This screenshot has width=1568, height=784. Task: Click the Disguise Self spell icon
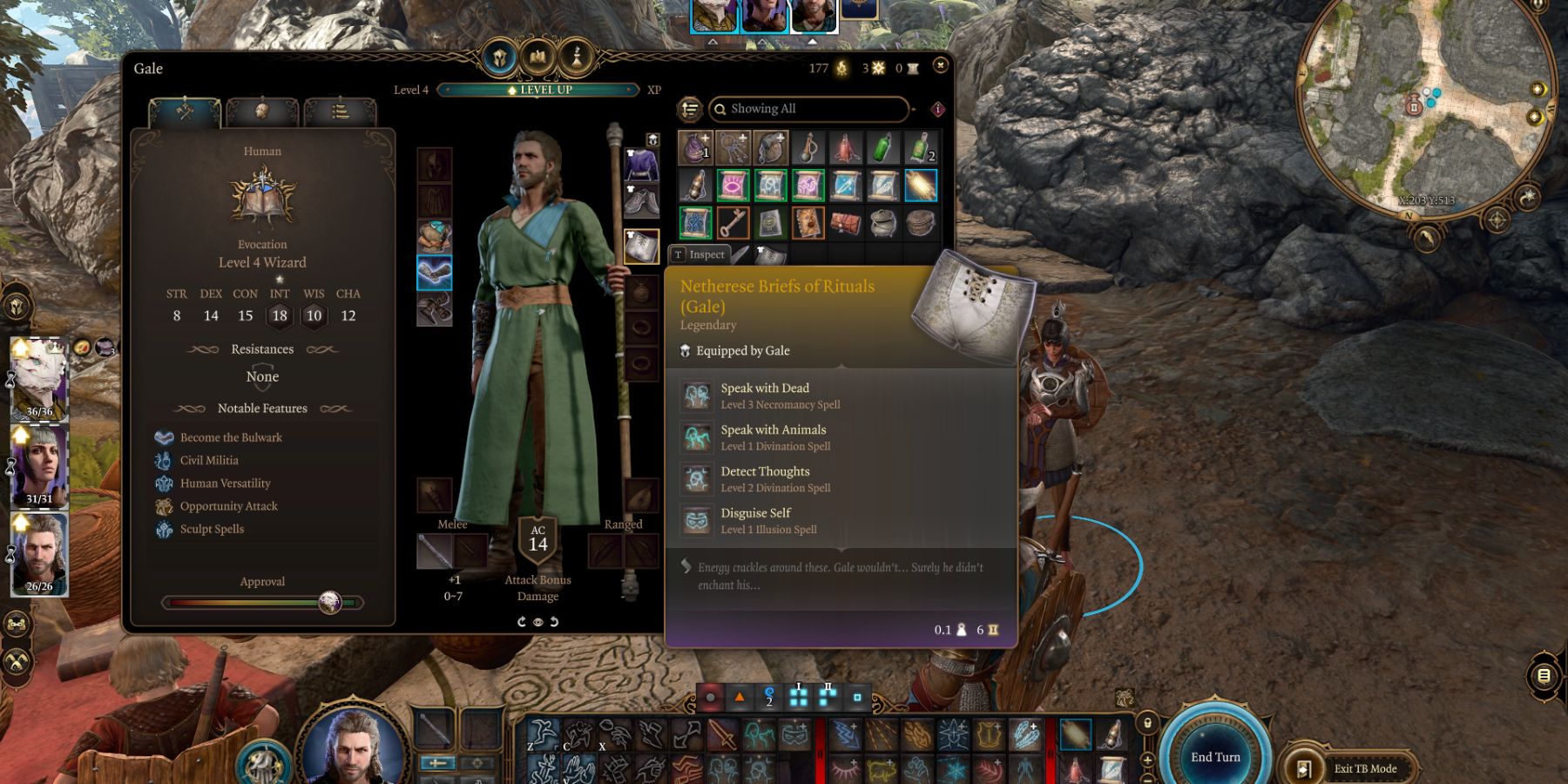[x=697, y=520]
